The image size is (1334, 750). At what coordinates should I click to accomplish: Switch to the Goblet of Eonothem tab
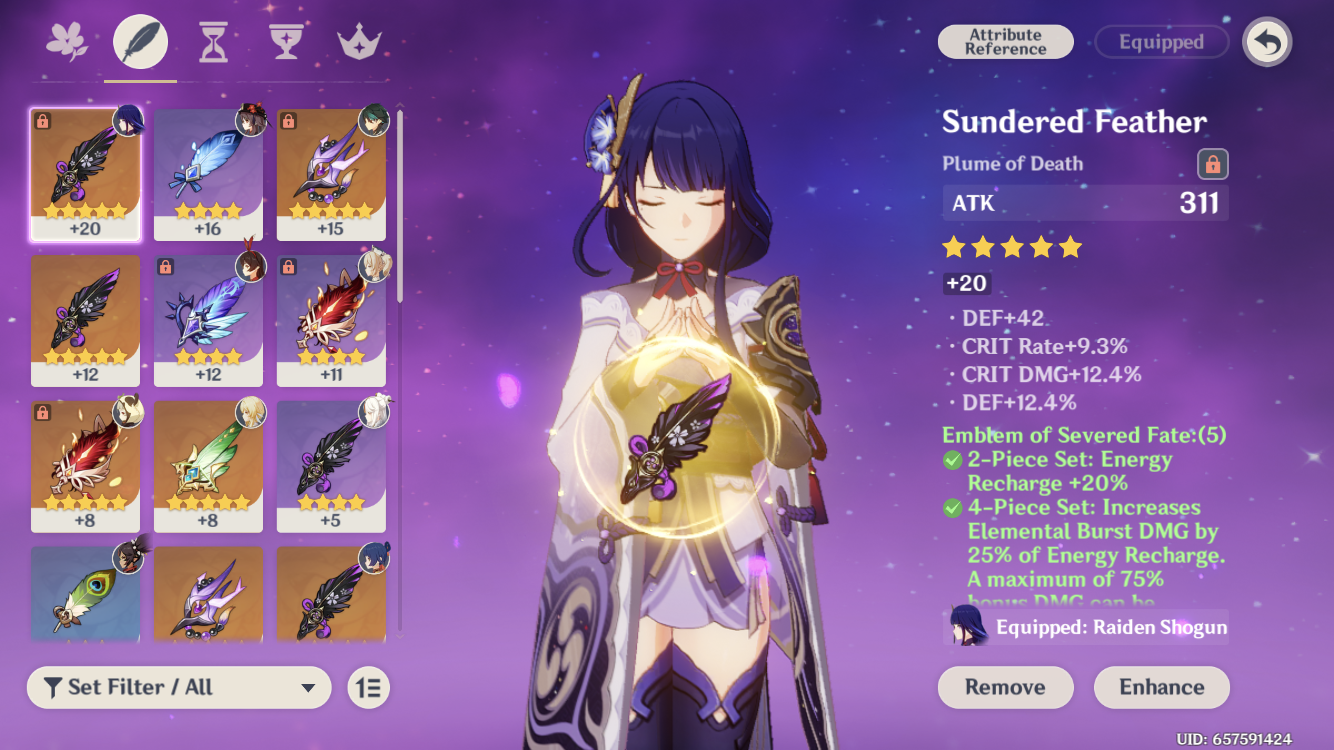click(286, 42)
